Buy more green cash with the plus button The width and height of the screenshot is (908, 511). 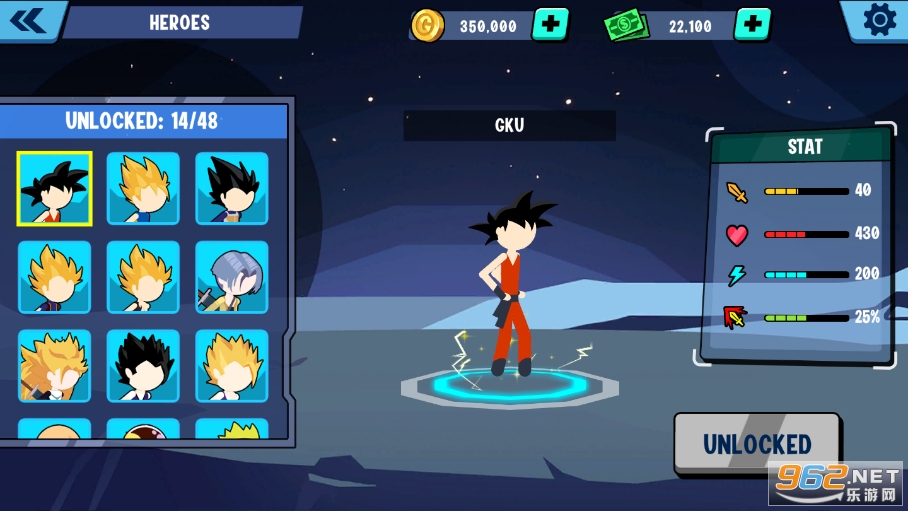752,24
